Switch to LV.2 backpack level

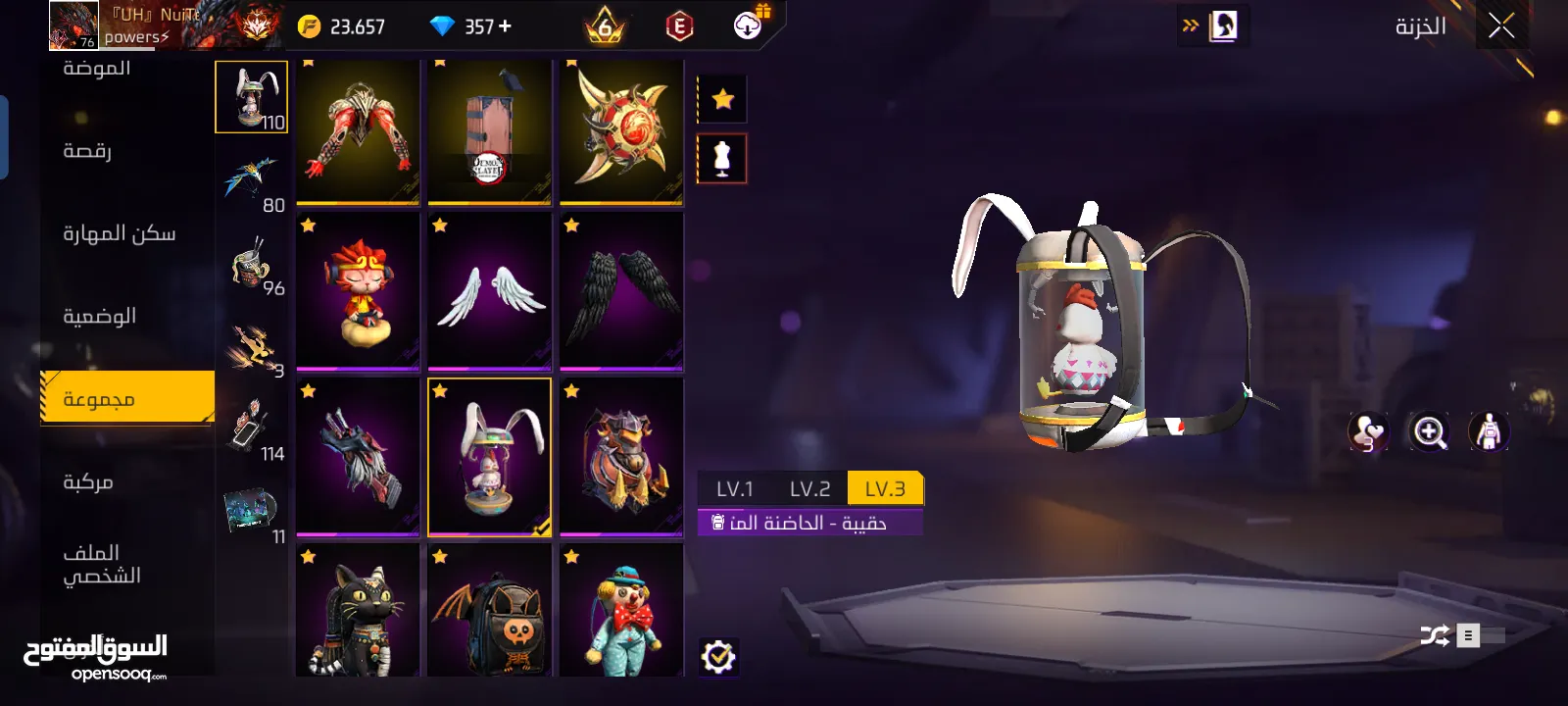809,488
